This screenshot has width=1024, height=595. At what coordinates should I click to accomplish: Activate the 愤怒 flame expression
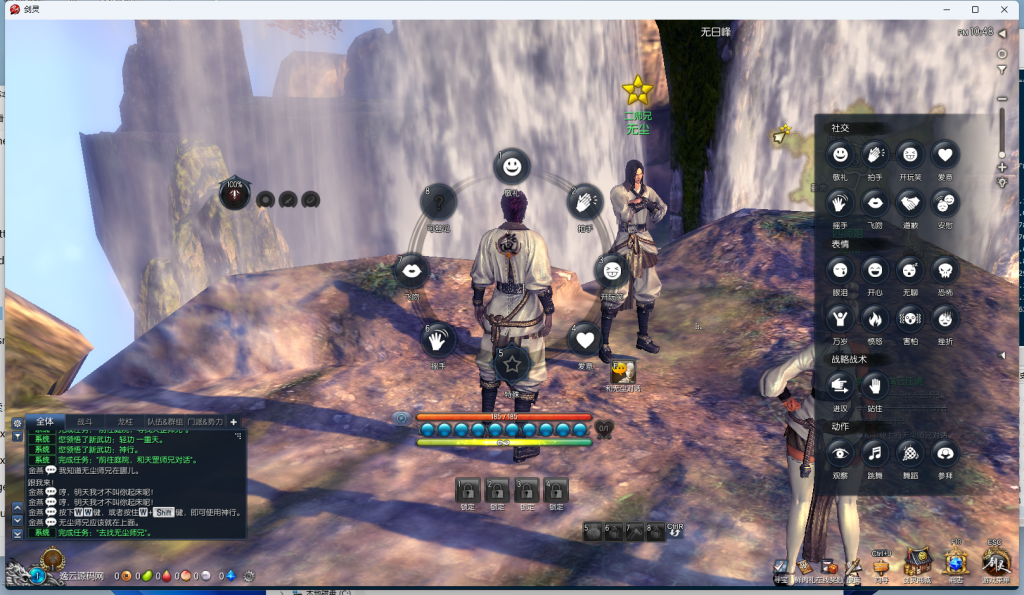point(875,318)
